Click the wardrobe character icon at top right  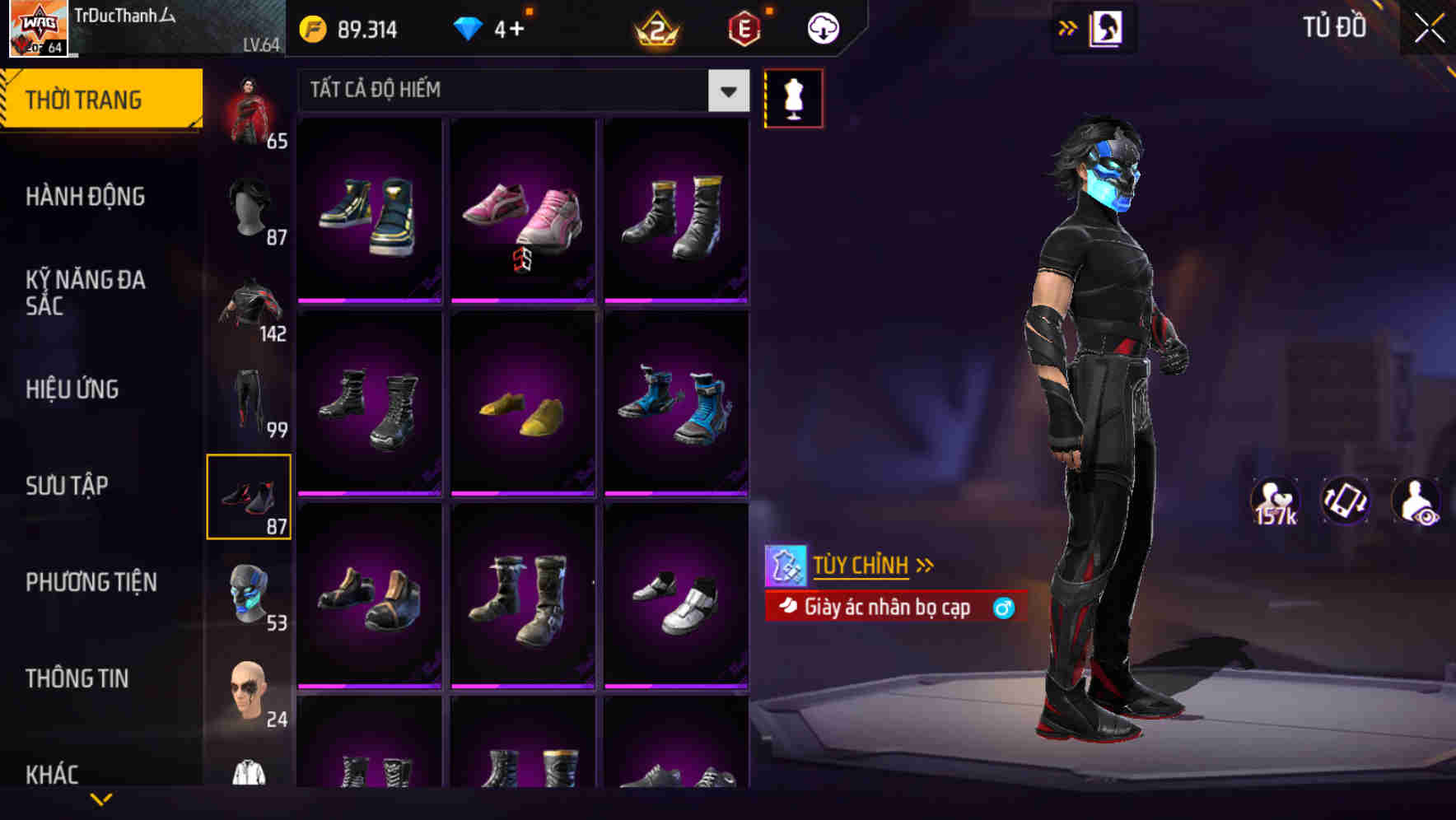(1106, 27)
